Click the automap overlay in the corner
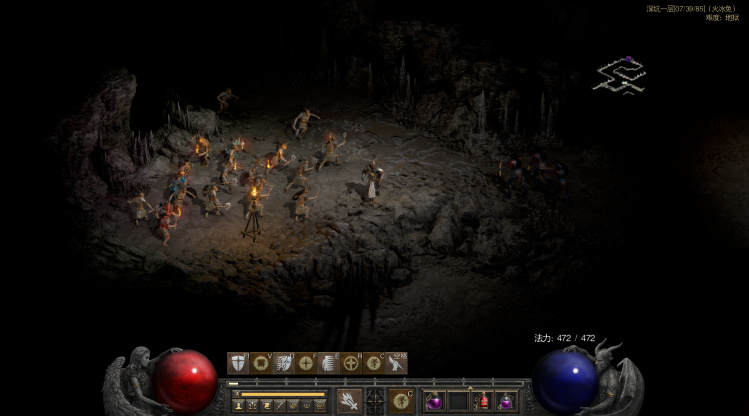The image size is (749, 416). pyautogui.click(x=619, y=76)
